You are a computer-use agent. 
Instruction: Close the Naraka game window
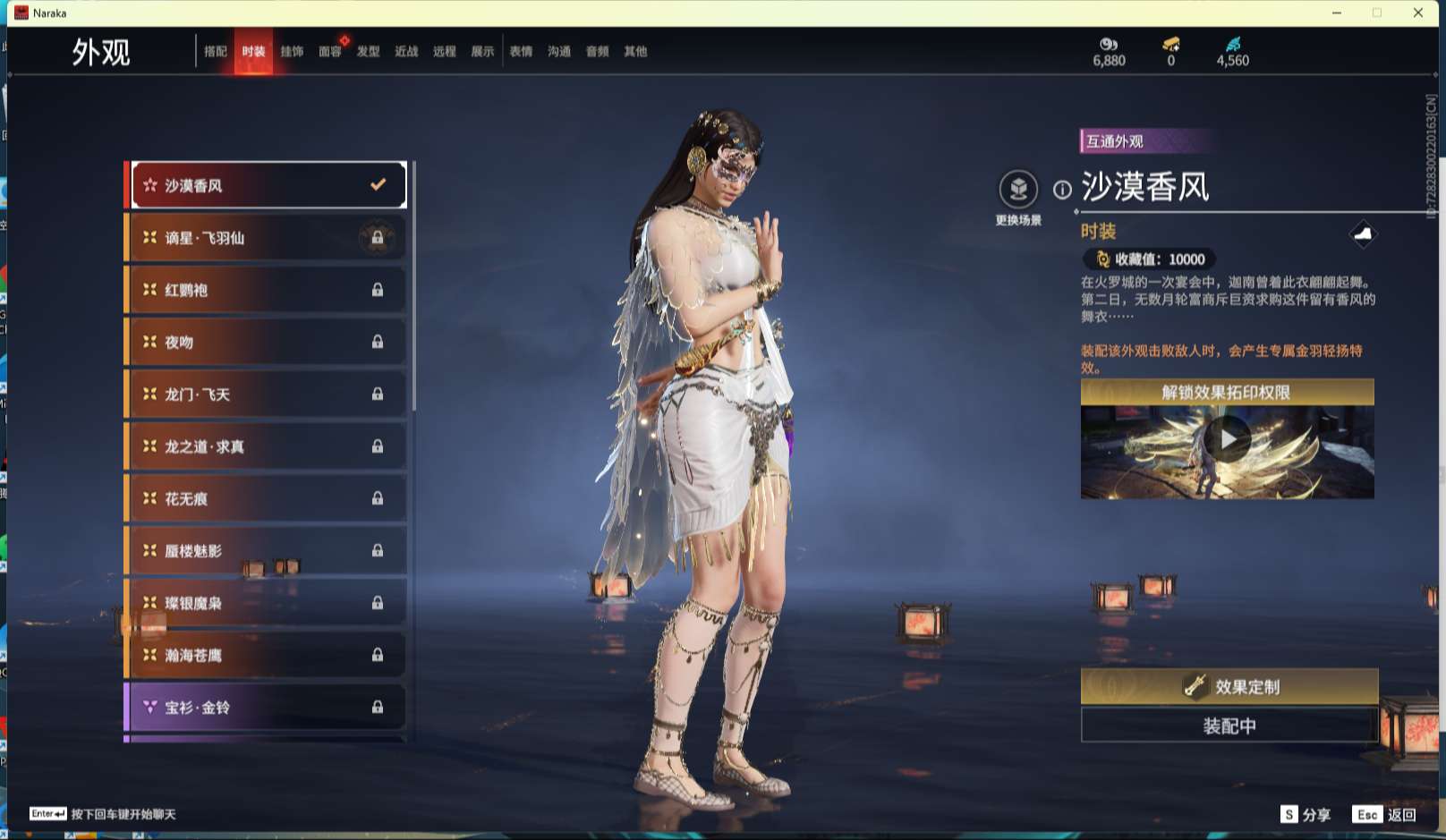point(1418,13)
